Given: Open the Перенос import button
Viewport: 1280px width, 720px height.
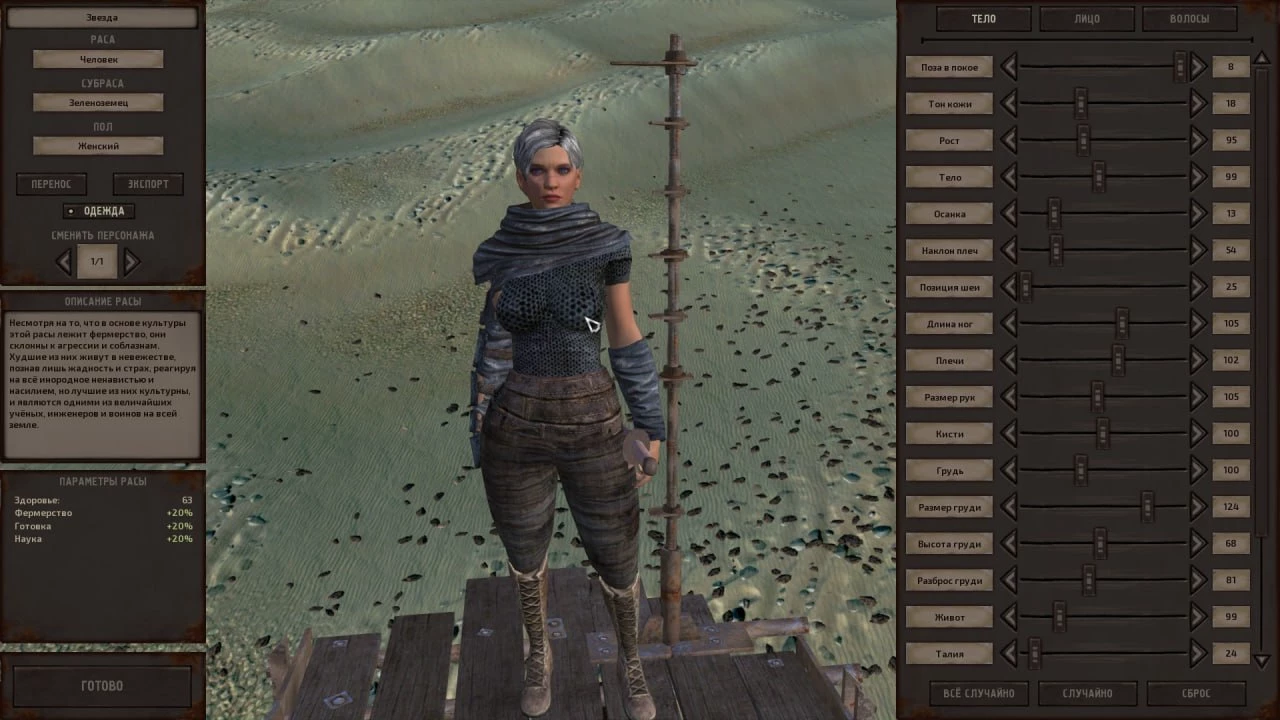Looking at the screenshot, I should (x=51, y=184).
